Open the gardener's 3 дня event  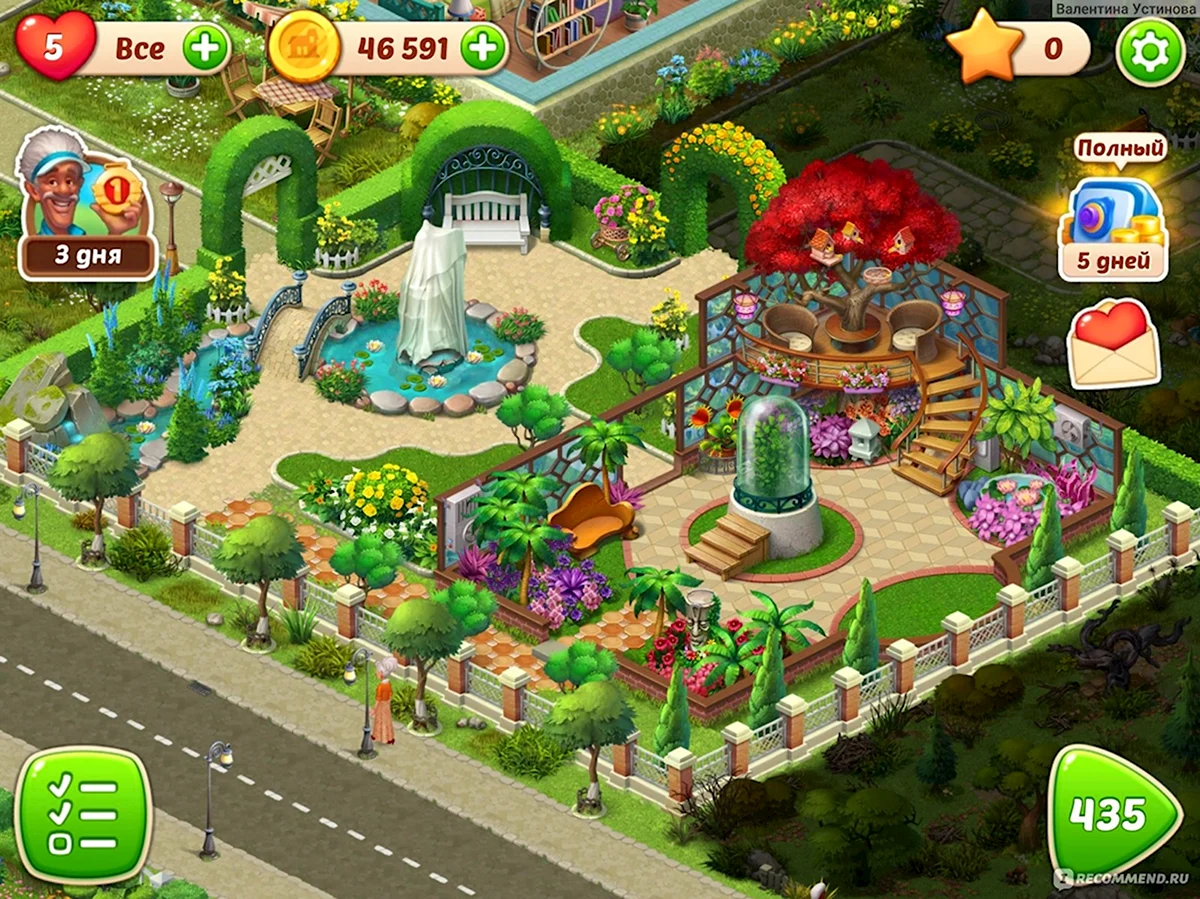coord(87,205)
